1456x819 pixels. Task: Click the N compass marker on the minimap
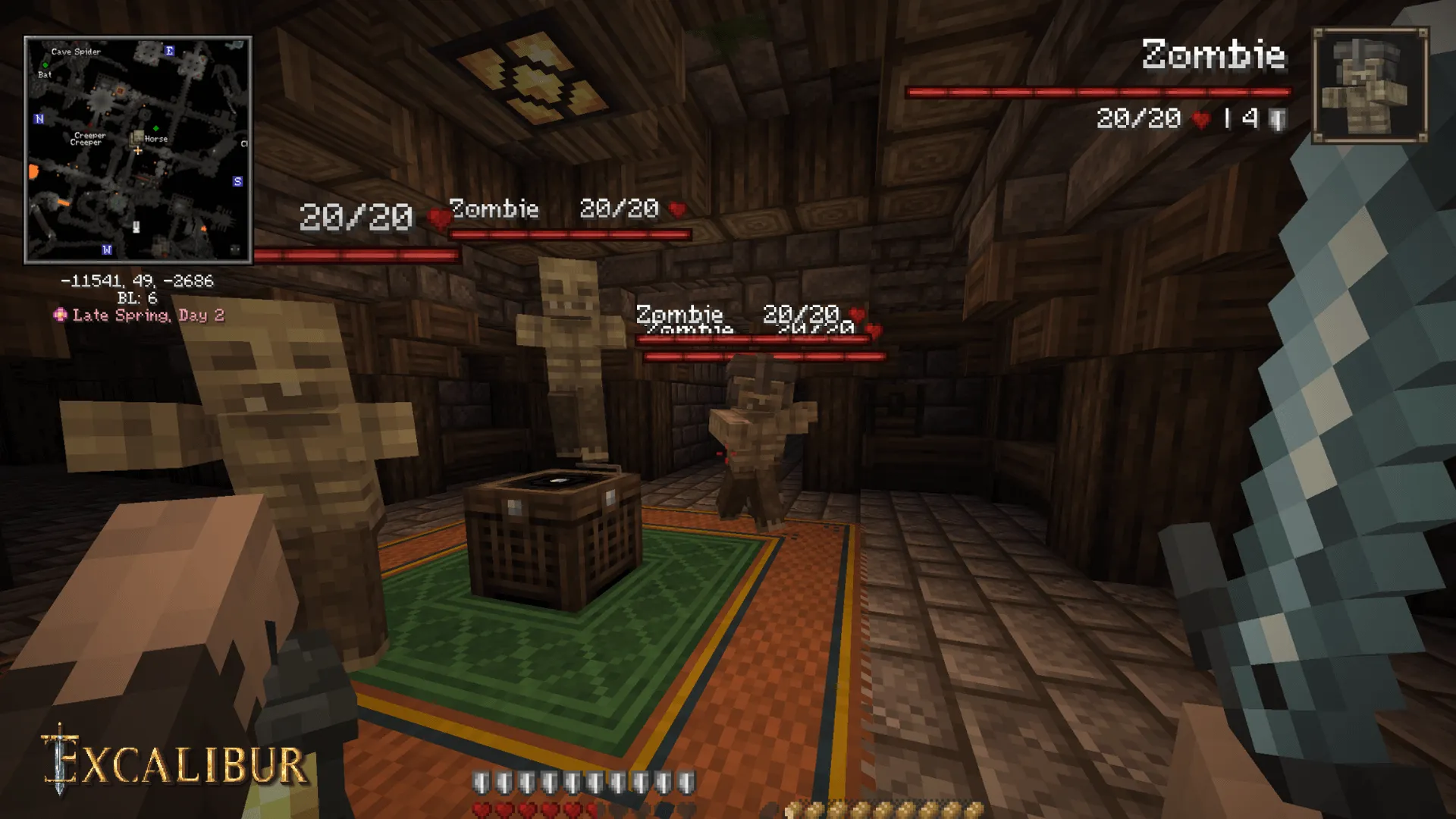pos(39,119)
